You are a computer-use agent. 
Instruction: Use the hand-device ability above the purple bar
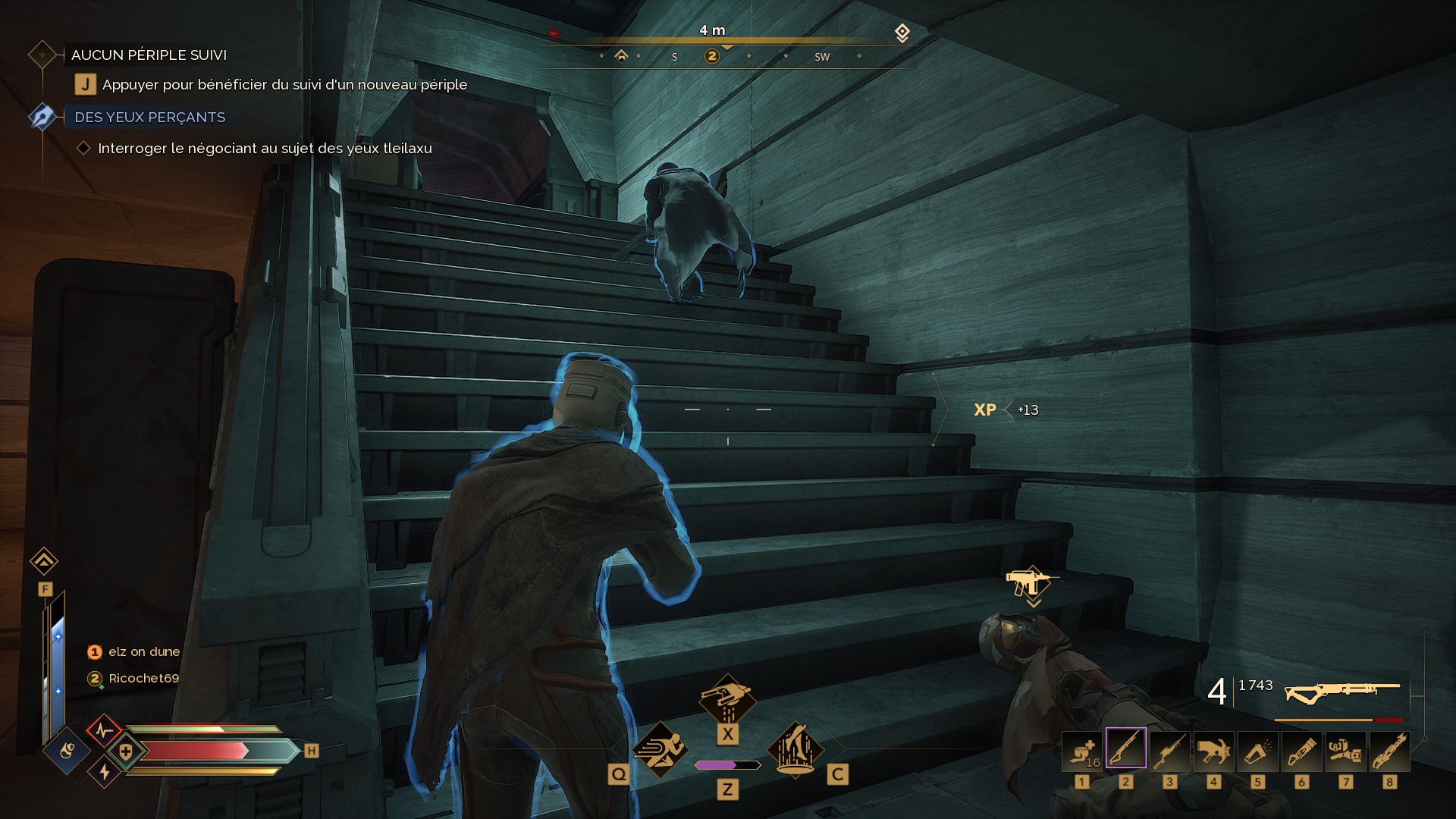727,699
